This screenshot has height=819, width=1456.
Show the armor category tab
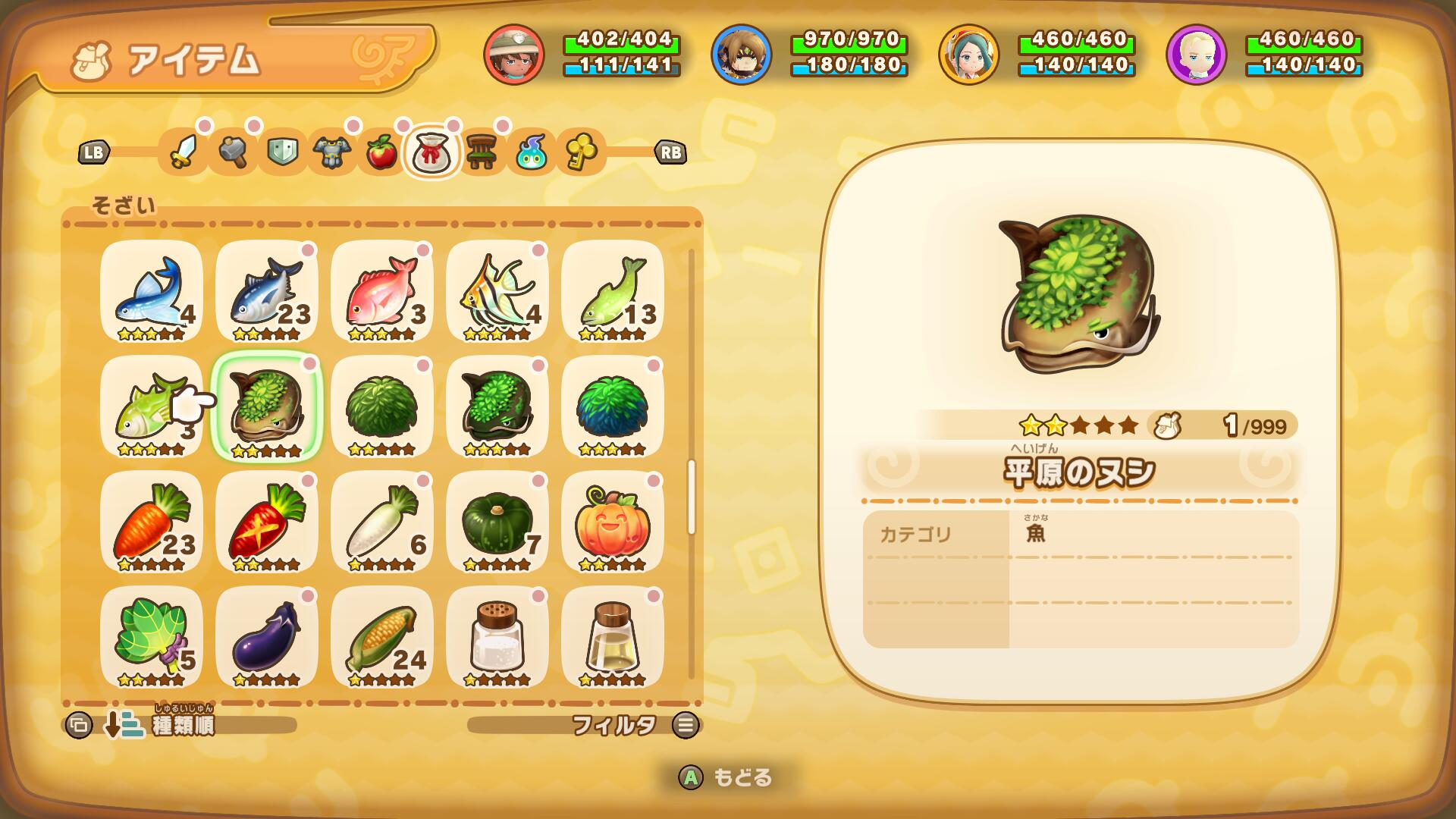point(332,152)
